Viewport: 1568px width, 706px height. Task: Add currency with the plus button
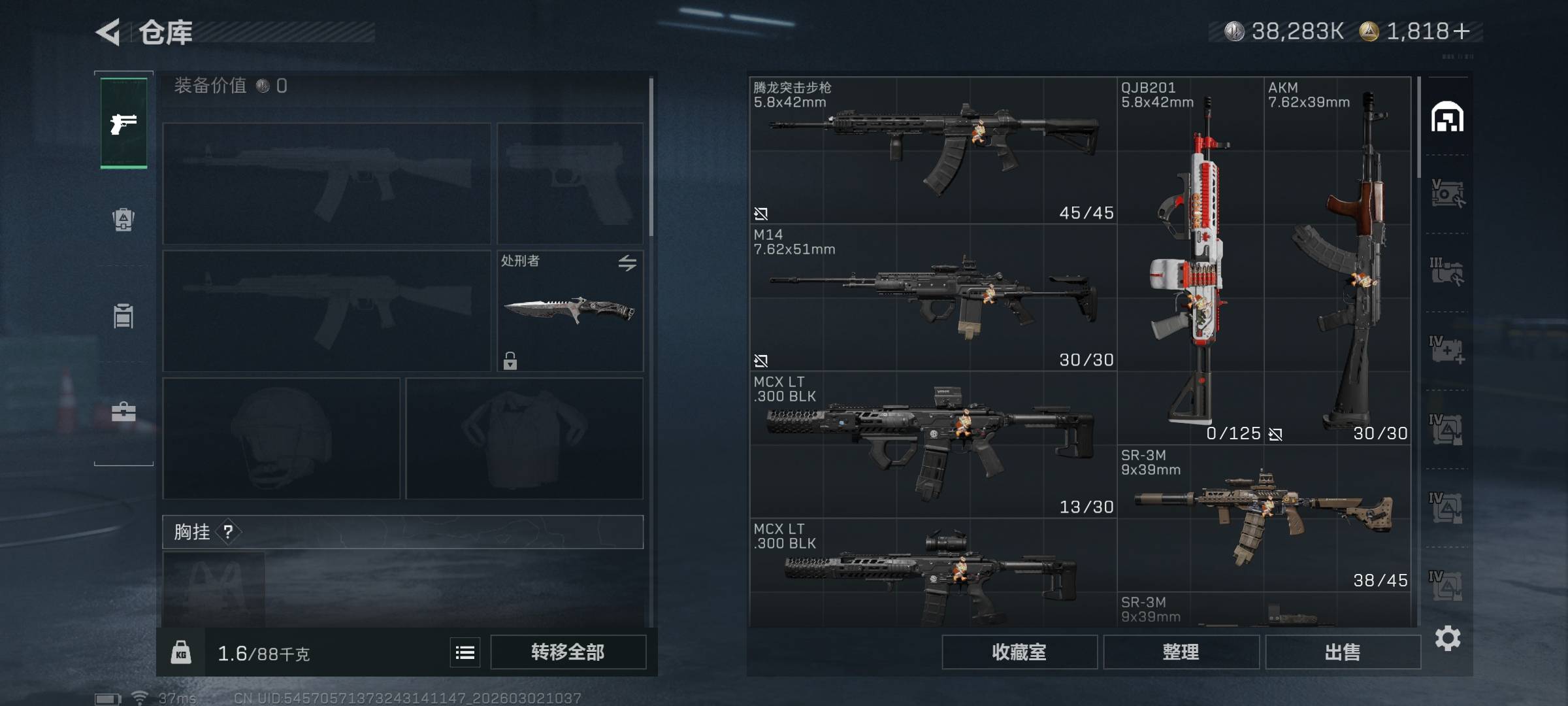pyautogui.click(x=1462, y=31)
